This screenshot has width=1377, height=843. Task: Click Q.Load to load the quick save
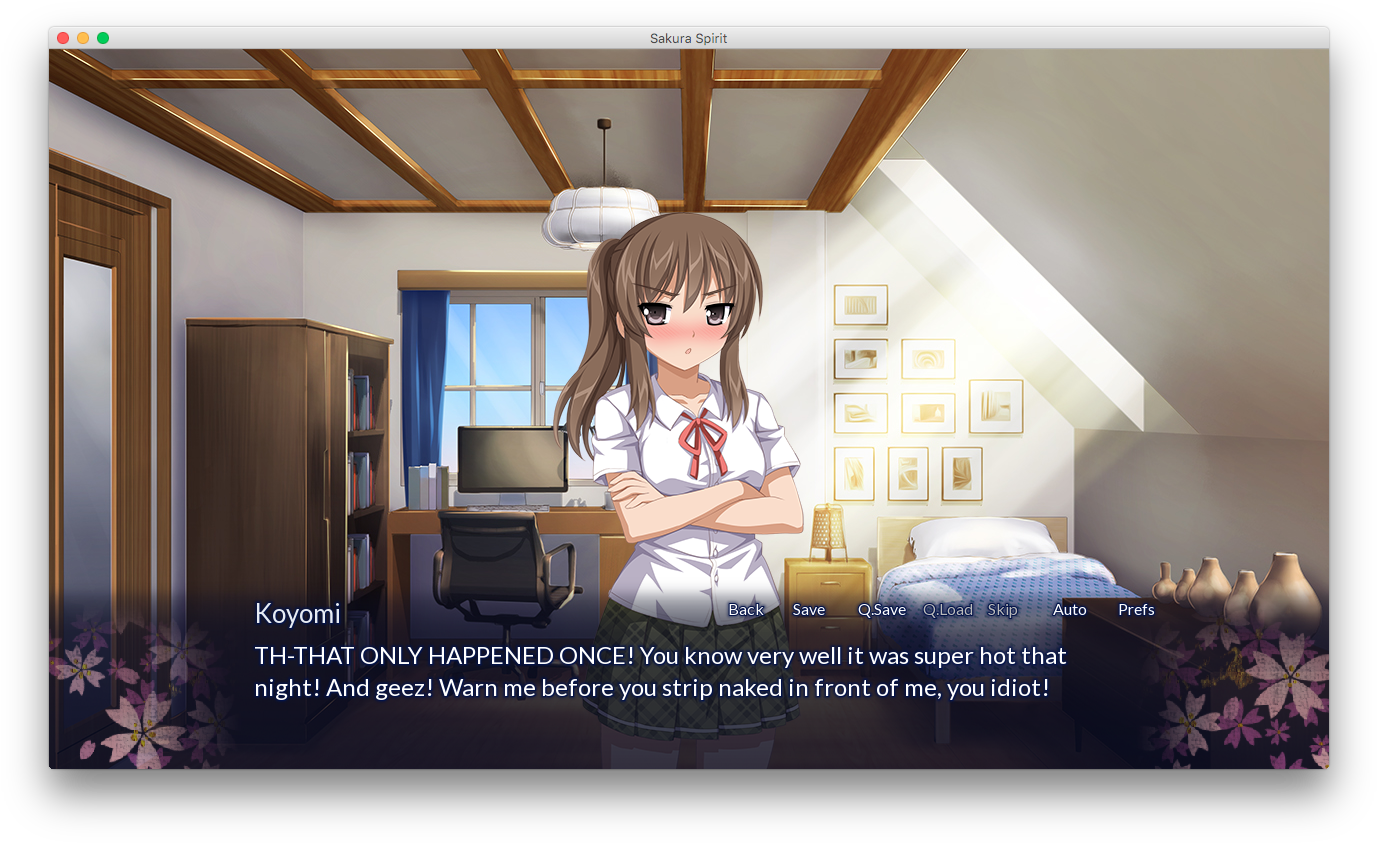[x=947, y=609]
